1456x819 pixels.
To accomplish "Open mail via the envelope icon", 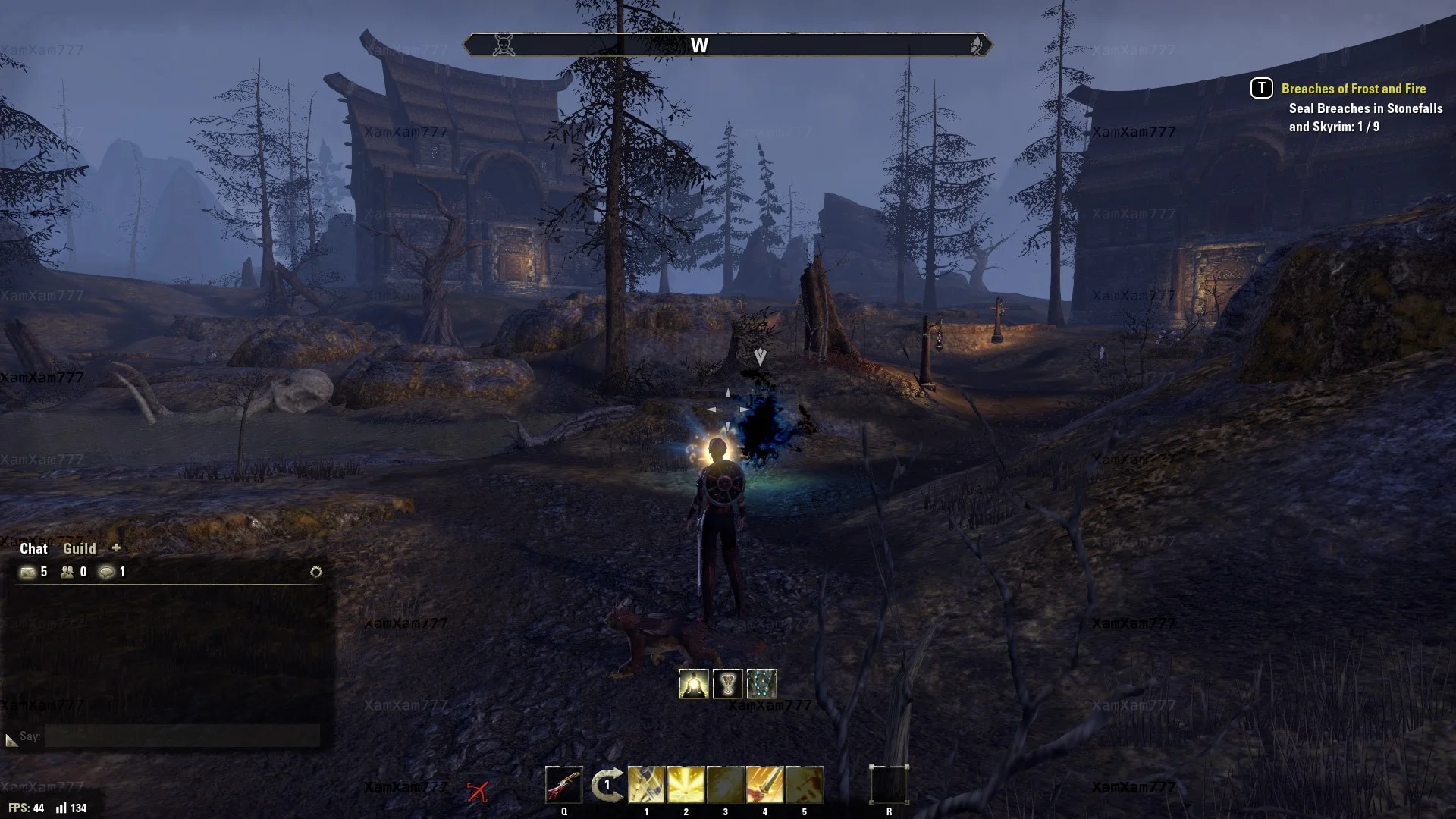I will 28,572.
